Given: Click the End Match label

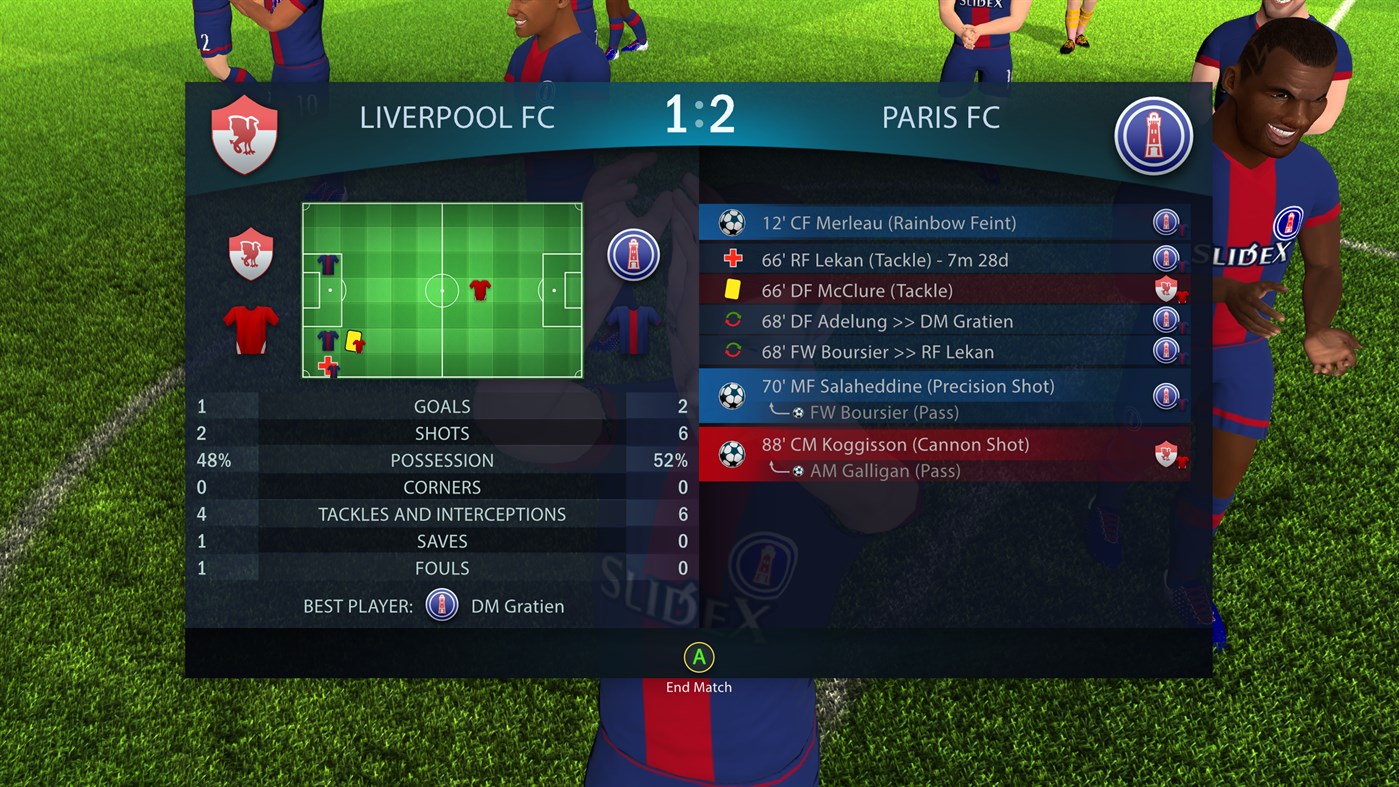Looking at the screenshot, I should (x=698, y=687).
